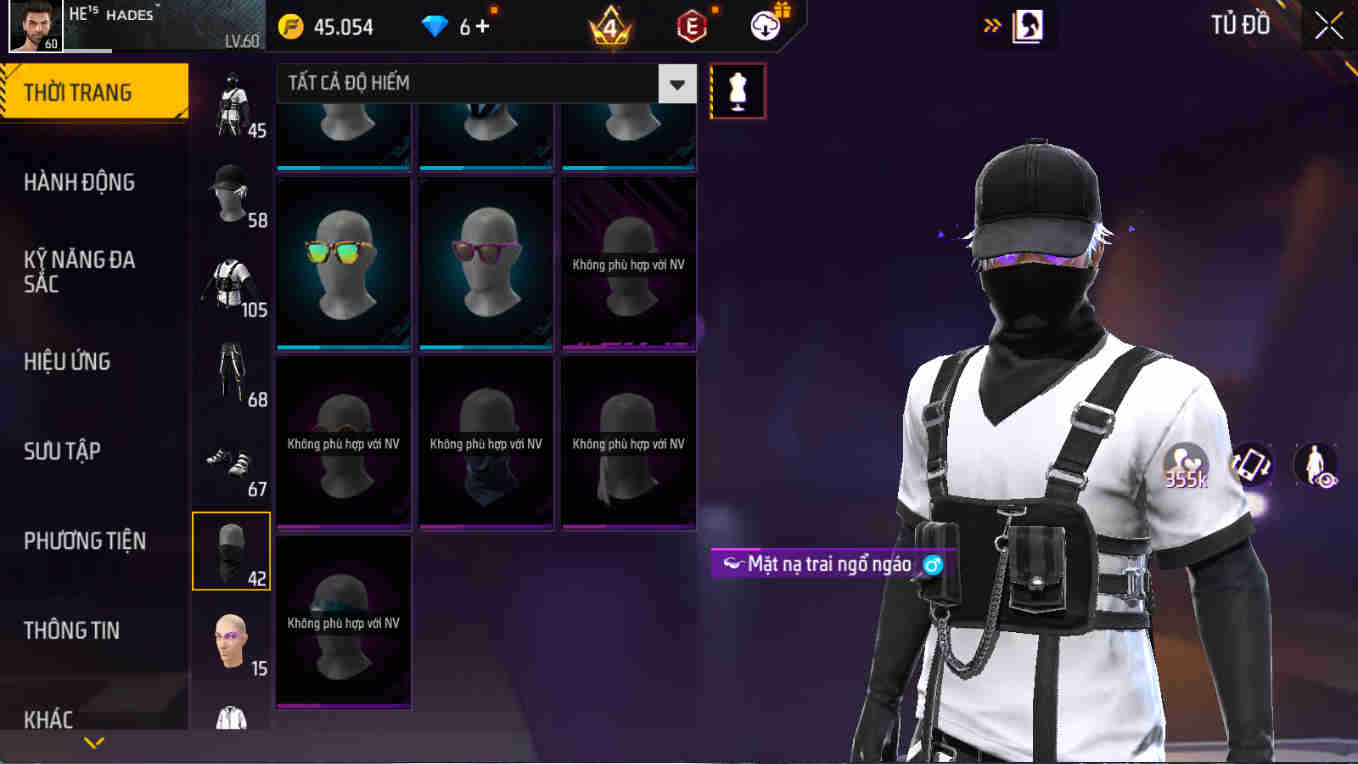Select the currently highlighted mask category slot
Viewport: 1358px width, 764px height.
231,550
